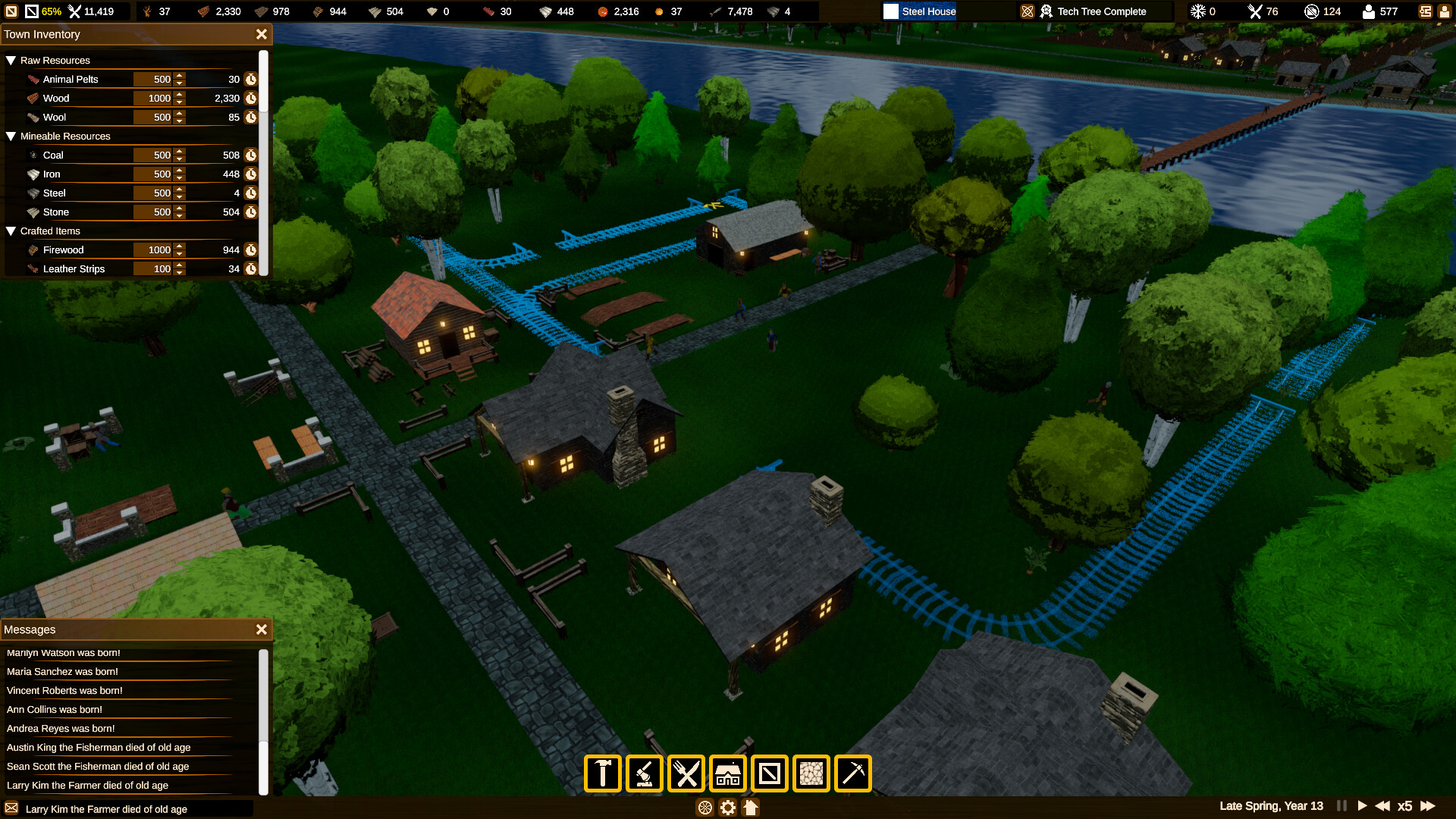Image resolution: width=1456 pixels, height=819 pixels.
Task: Select the mining pickaxe tool
Action: click(852, 773)
